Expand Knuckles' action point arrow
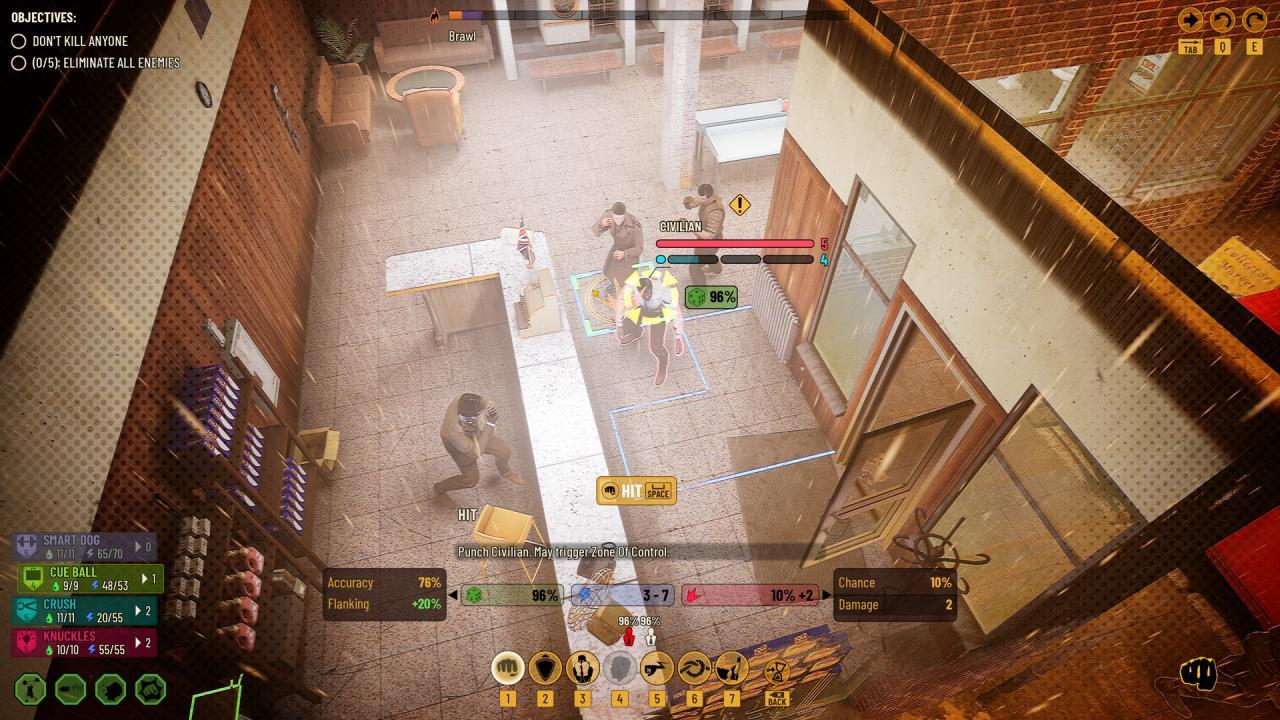Screen dimensions: 1280x720 tap(137, 640)
